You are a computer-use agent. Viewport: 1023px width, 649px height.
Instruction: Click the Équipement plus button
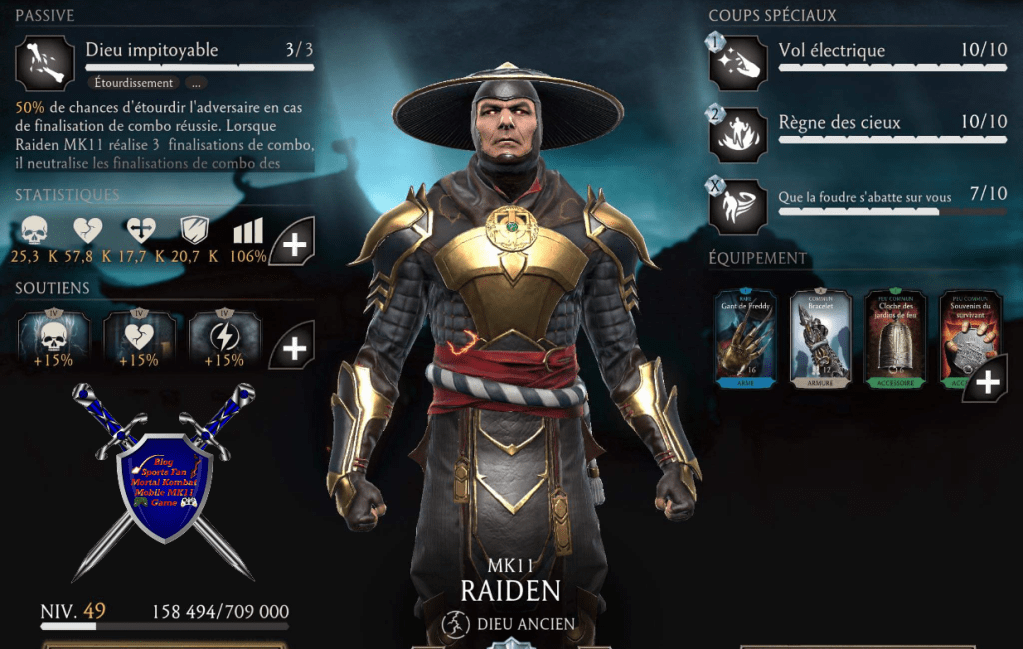pyautogui.click(x=986, y=383)
